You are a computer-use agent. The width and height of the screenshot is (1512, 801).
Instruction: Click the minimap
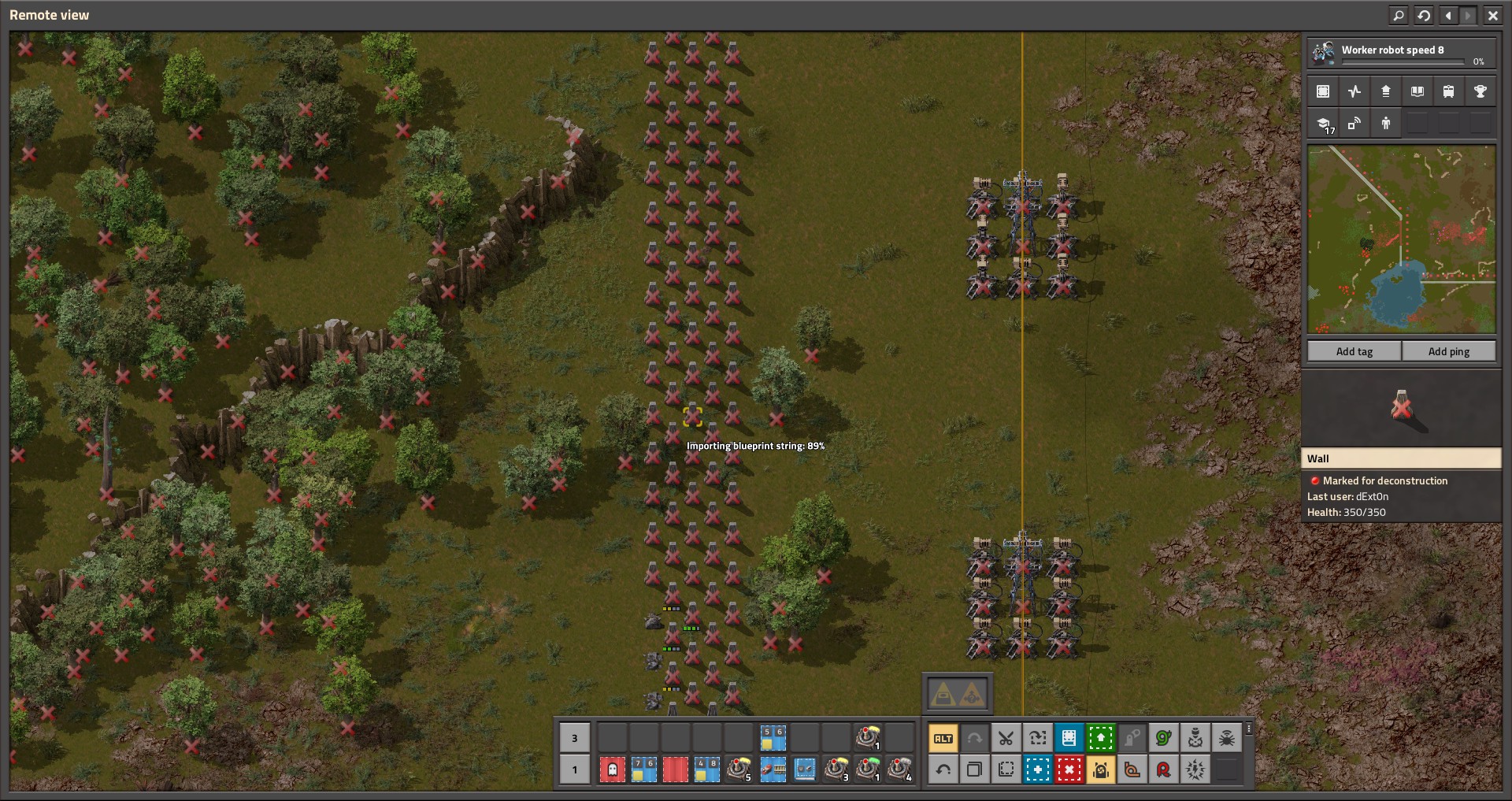(x=1401, y=239)
